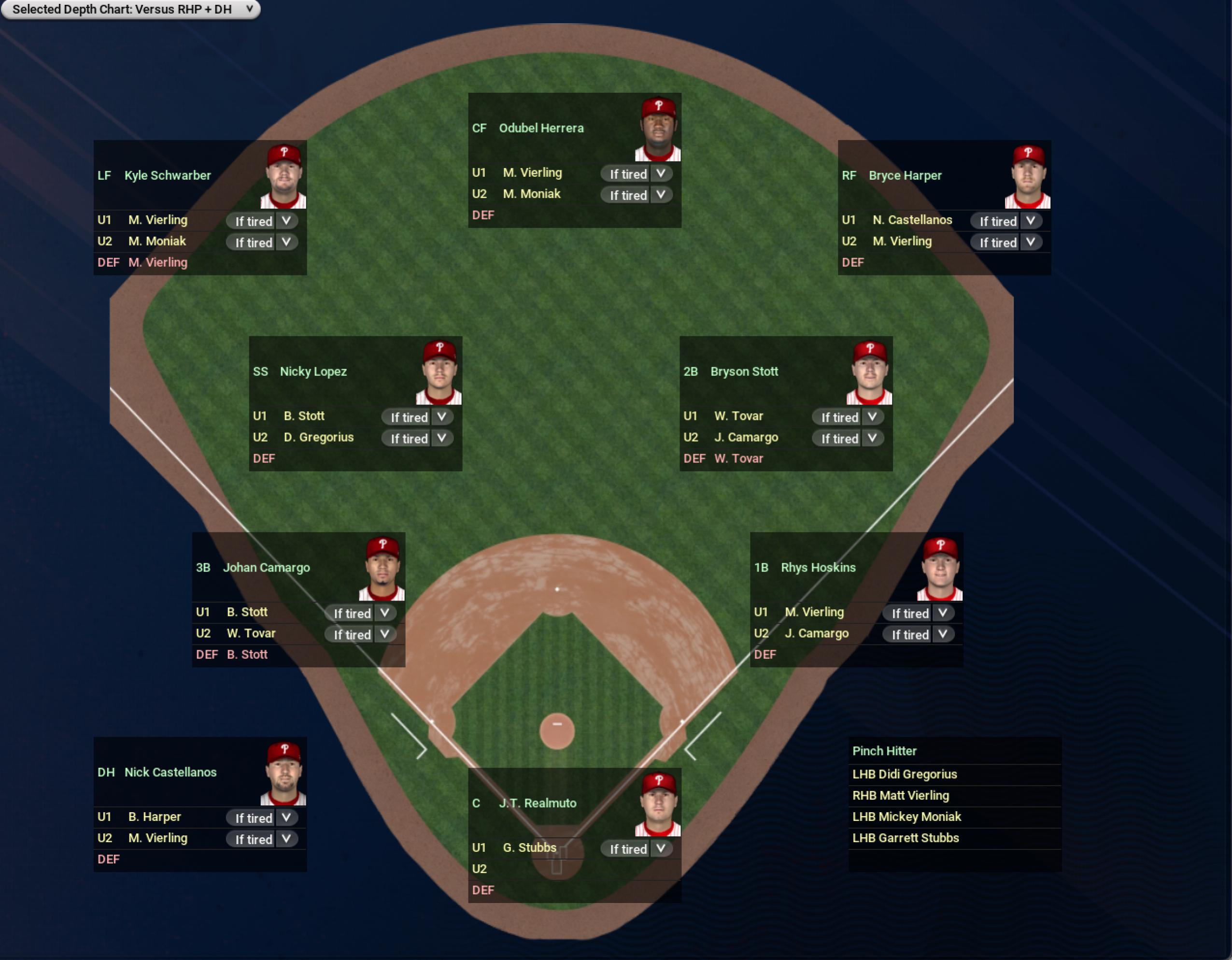Open D. Gregorius shortstop 'If tired' dropdown
This screenshot has width=1232, height=960.
pos(417,439)
